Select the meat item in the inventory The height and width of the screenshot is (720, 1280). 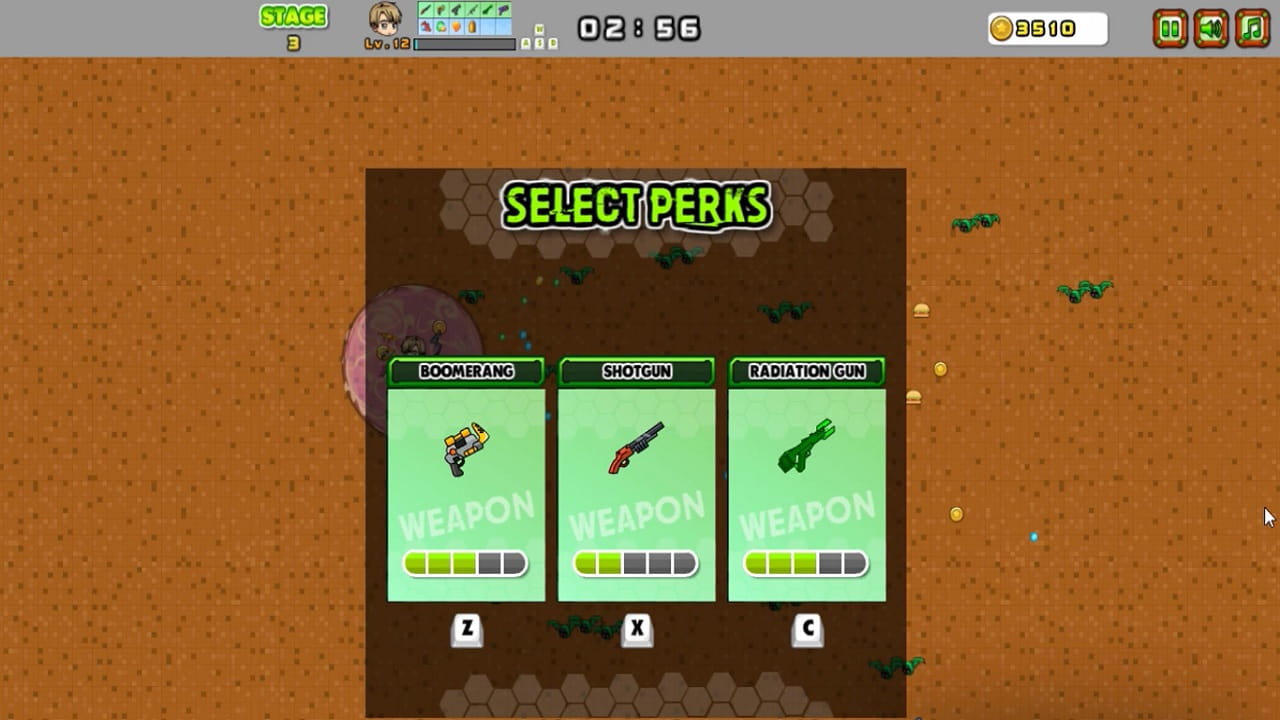pyautogui.click(x=425, y=26)
